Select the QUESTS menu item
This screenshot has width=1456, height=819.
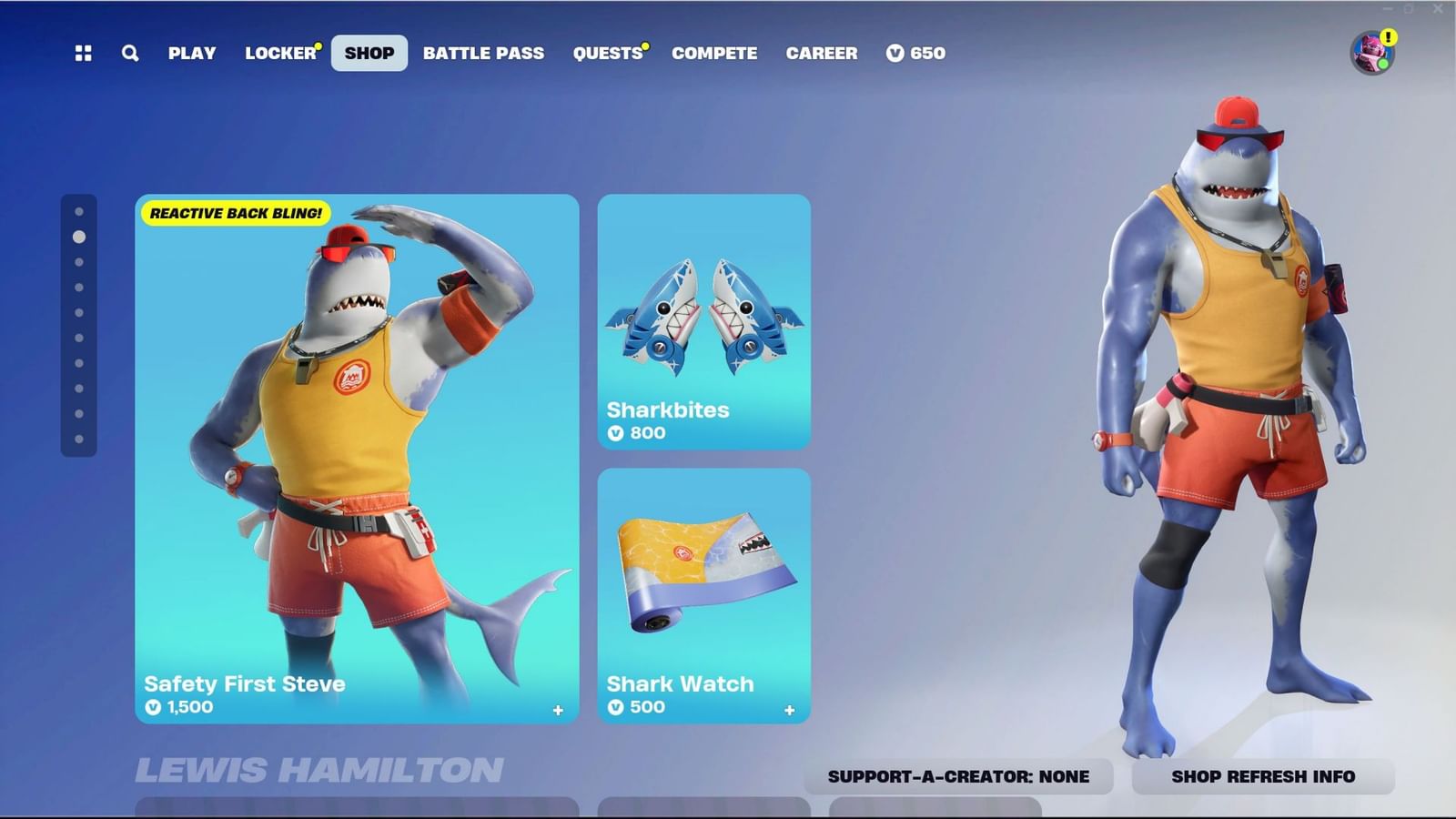point(608,54)
